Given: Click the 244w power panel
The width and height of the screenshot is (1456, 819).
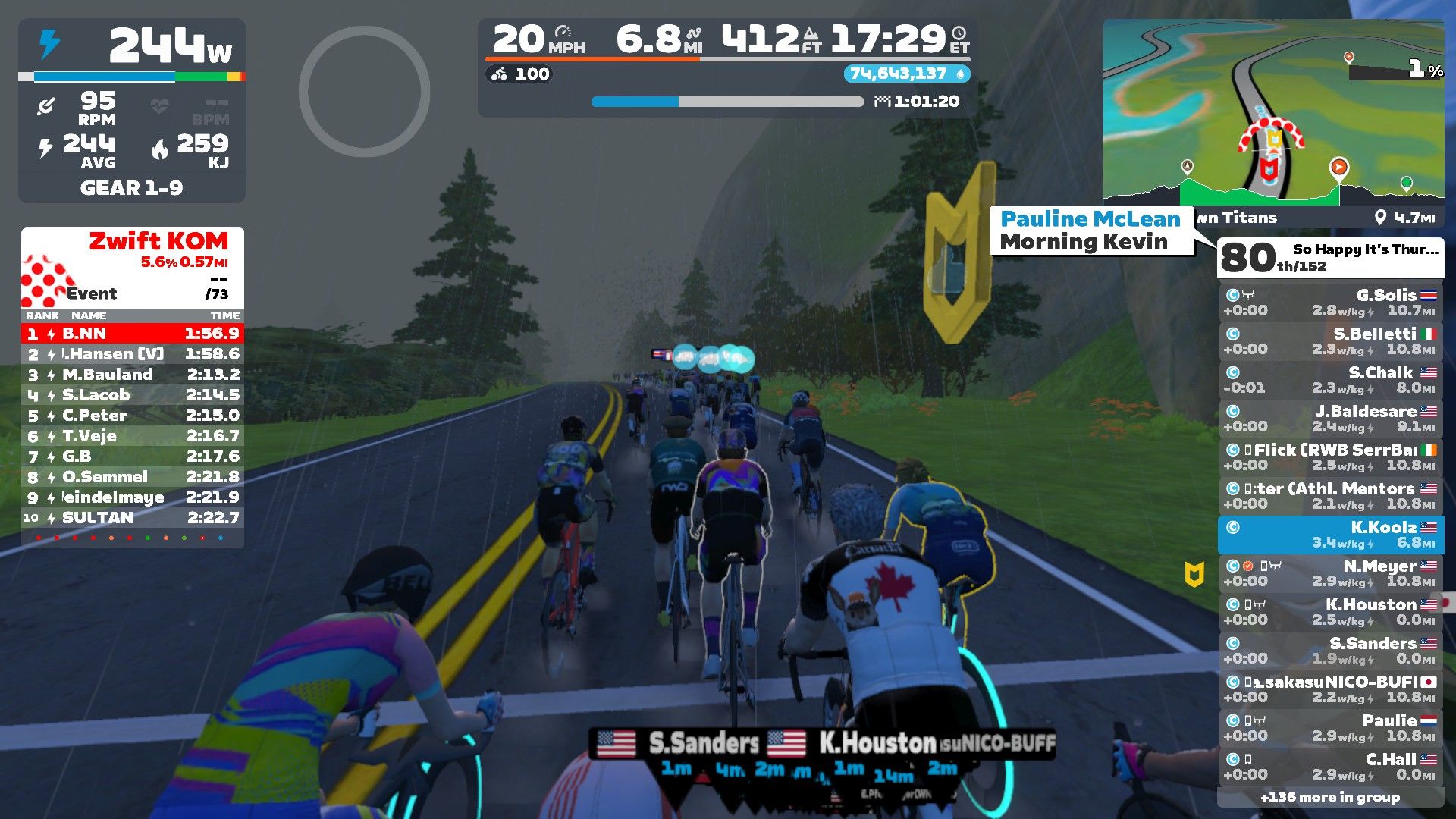Looking at the screenshot, I should point(132,47).
